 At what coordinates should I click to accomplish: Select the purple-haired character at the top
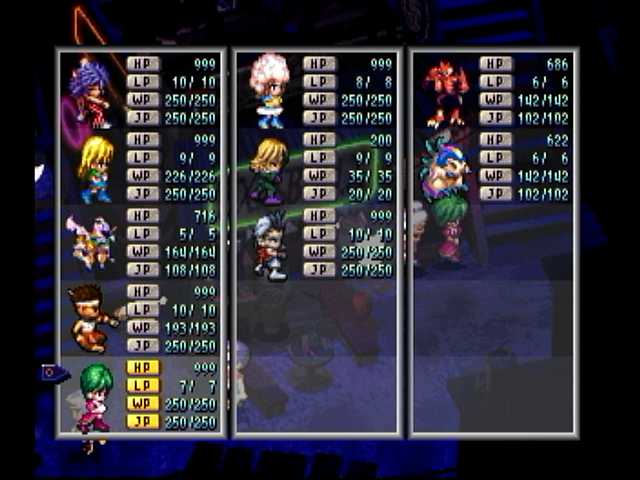tap(92, 91)
